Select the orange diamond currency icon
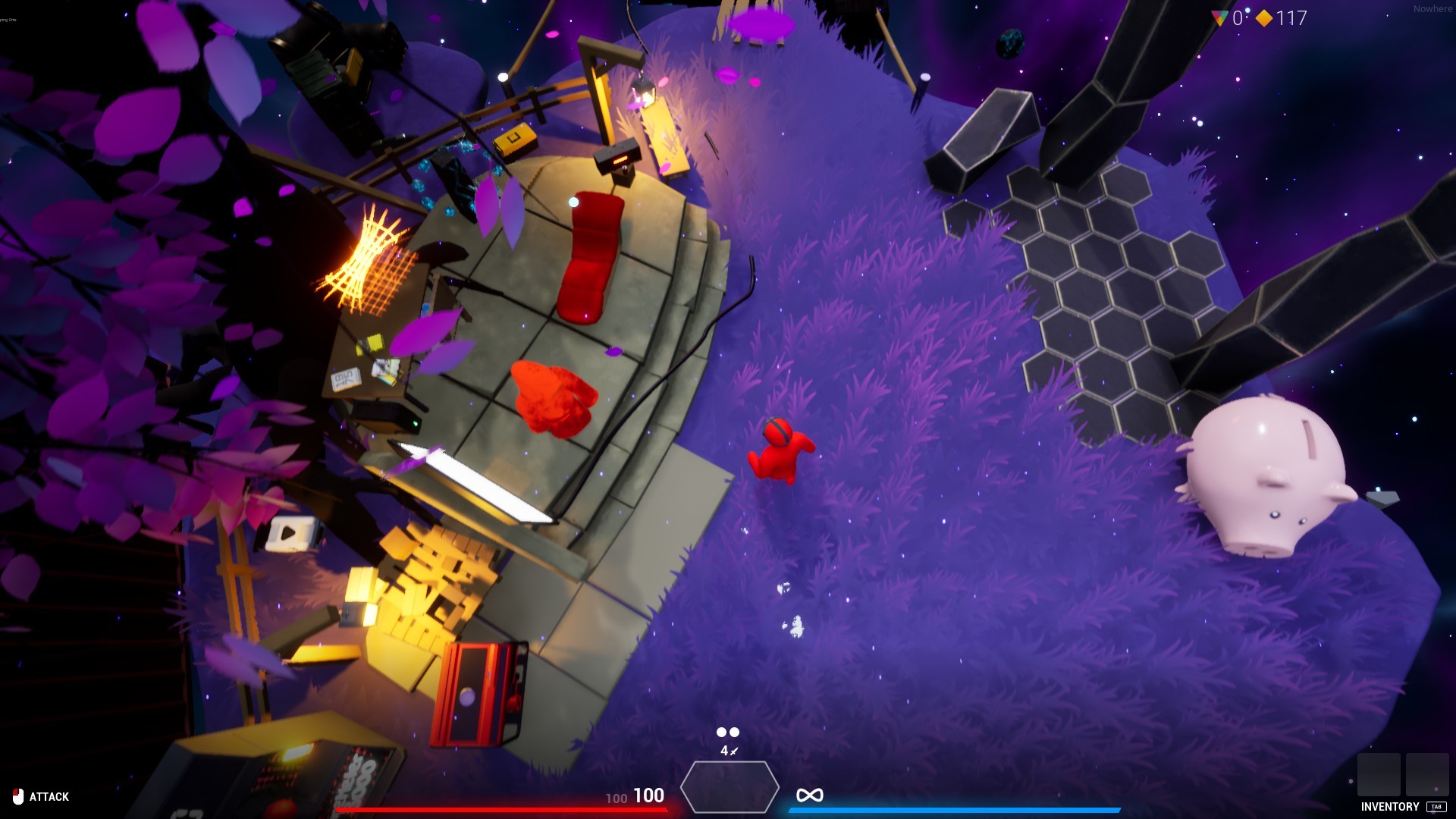Viewport: 1456px width, 819px height. point(1263,17)
